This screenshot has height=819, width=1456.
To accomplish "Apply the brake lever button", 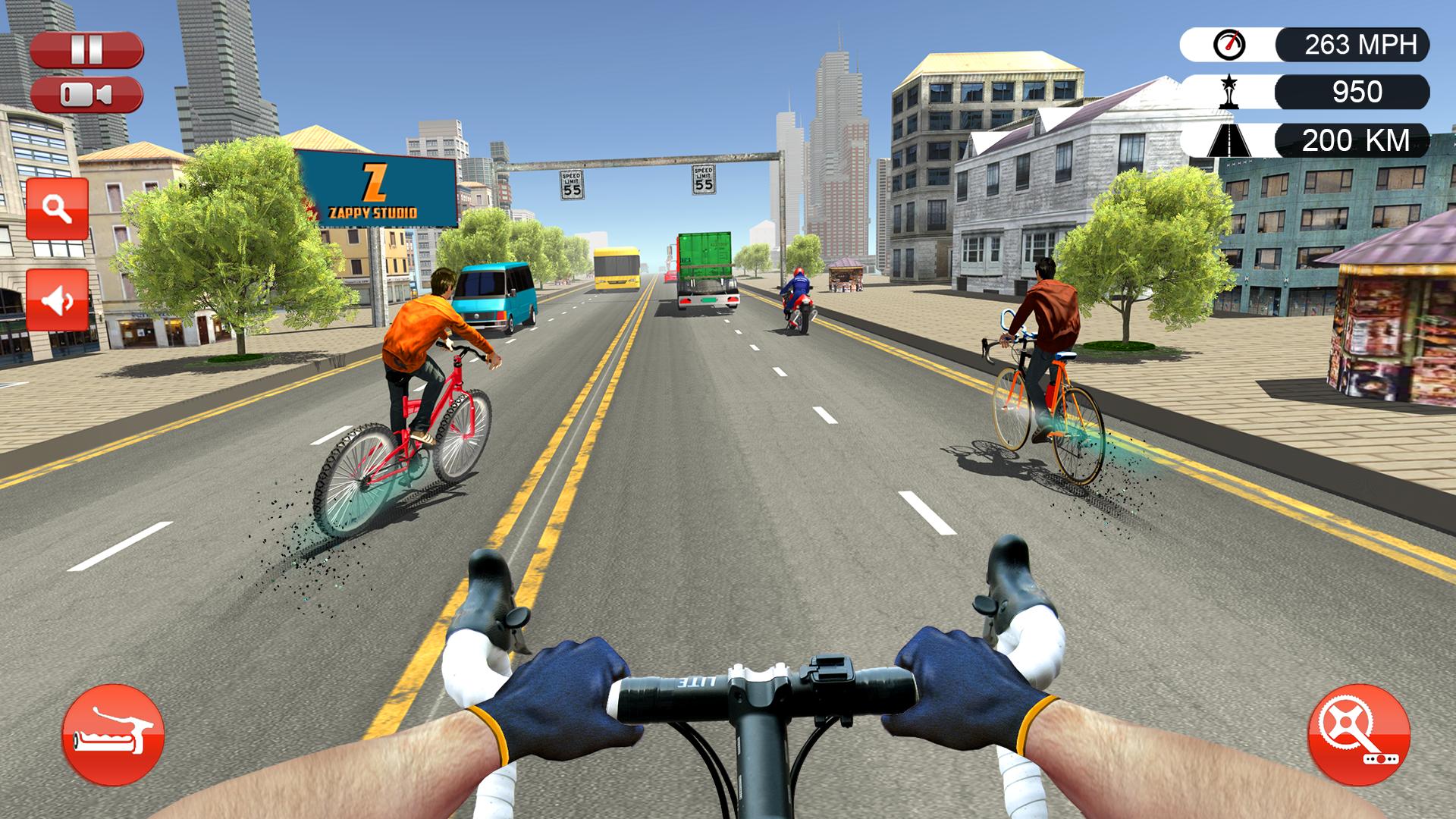I will [113, 734].
